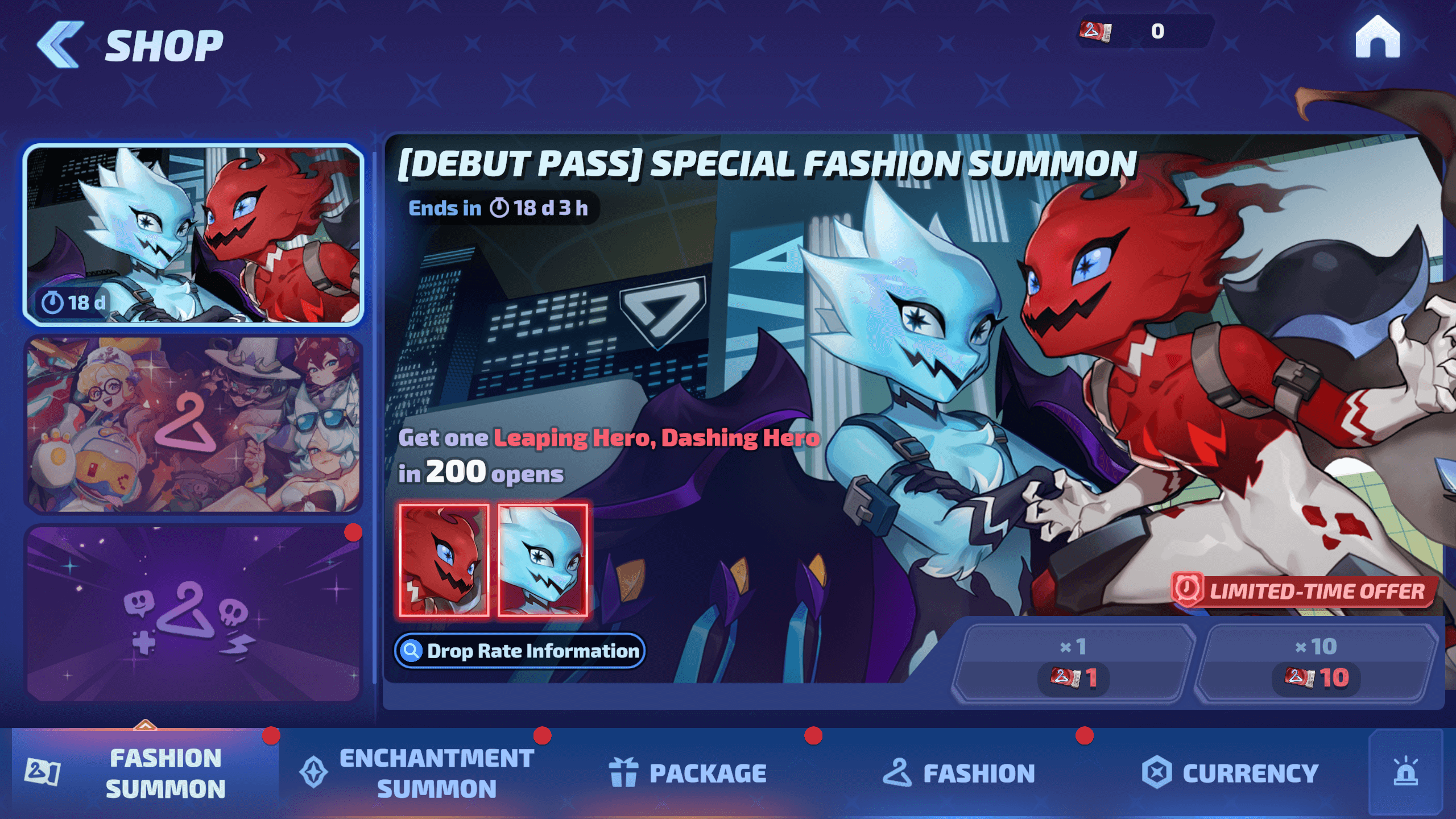Summon ten times with the x10 button

tap(1316, 664)
